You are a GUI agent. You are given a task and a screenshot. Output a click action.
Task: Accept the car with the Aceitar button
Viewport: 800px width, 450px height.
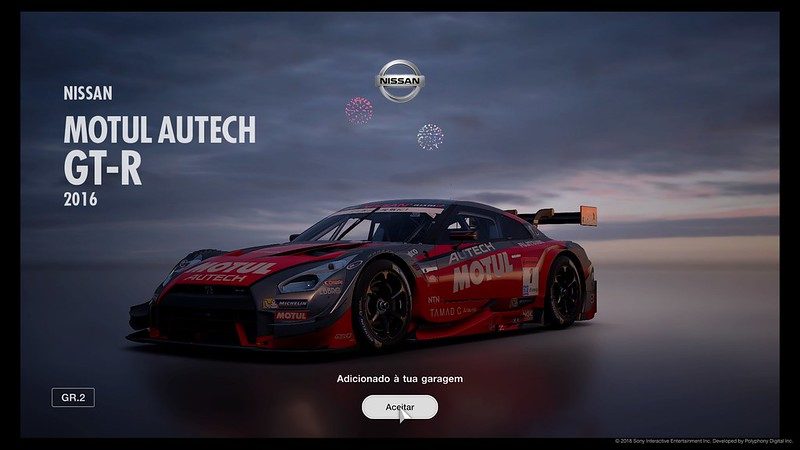click(399, 407)
